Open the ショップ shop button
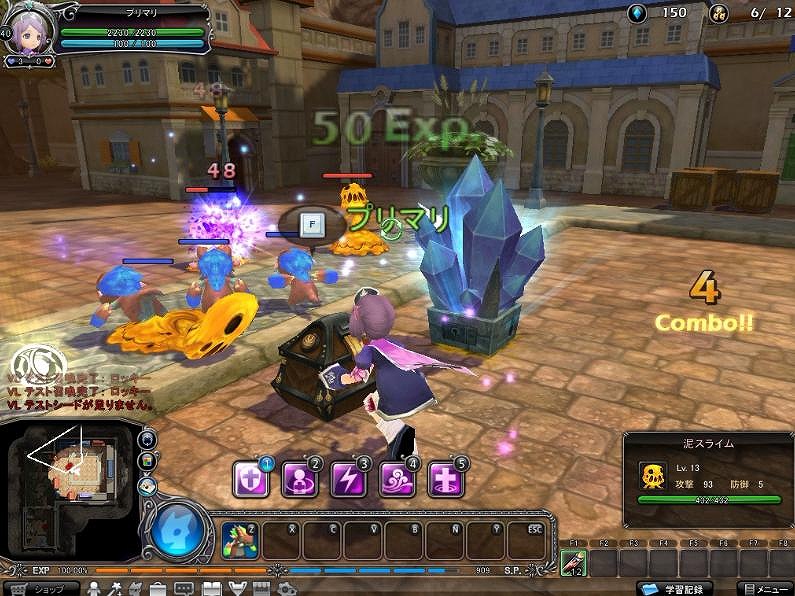795x596 pixels. point(40,588)
